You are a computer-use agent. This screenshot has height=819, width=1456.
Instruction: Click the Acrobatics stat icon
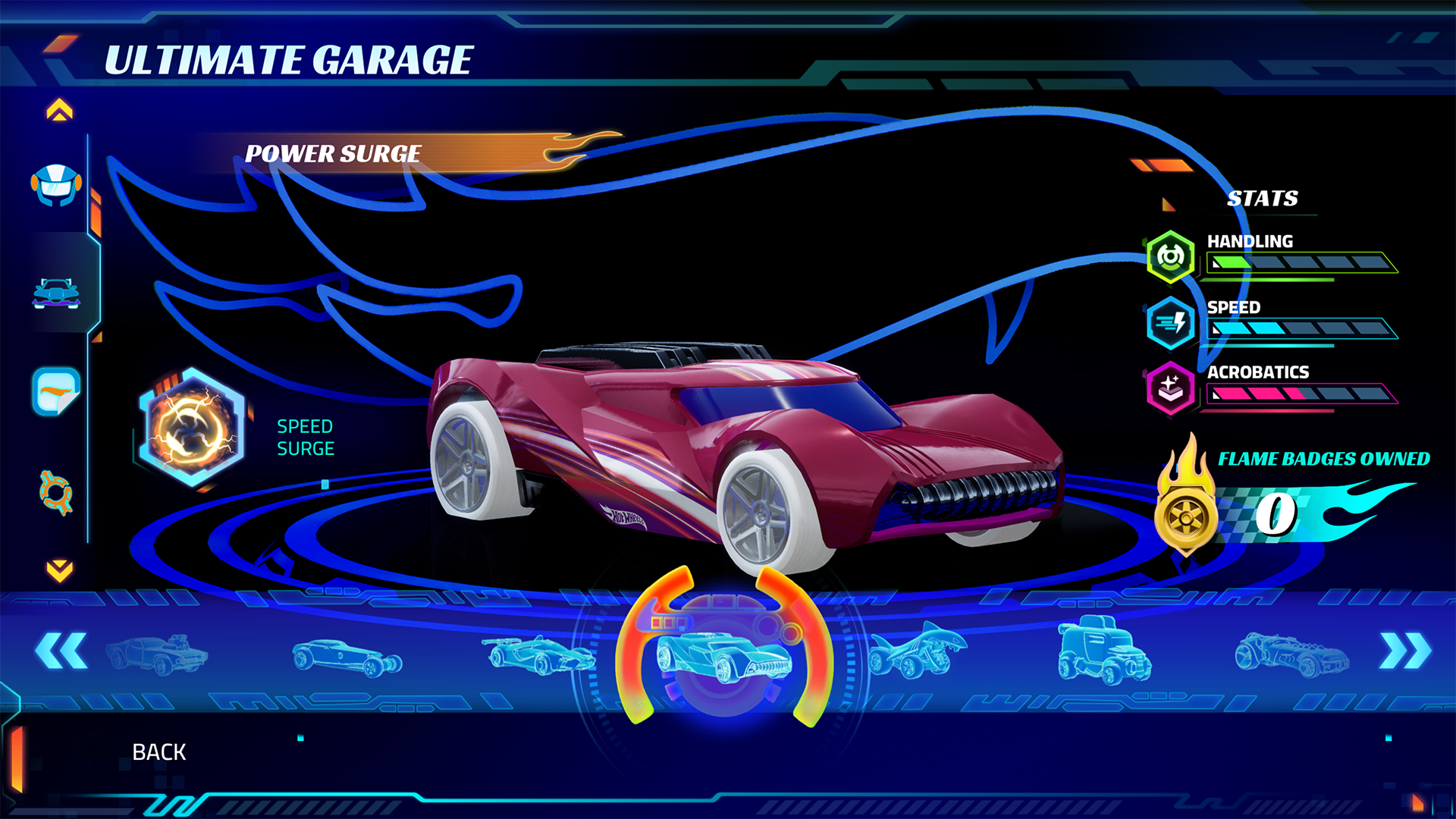1171,387
